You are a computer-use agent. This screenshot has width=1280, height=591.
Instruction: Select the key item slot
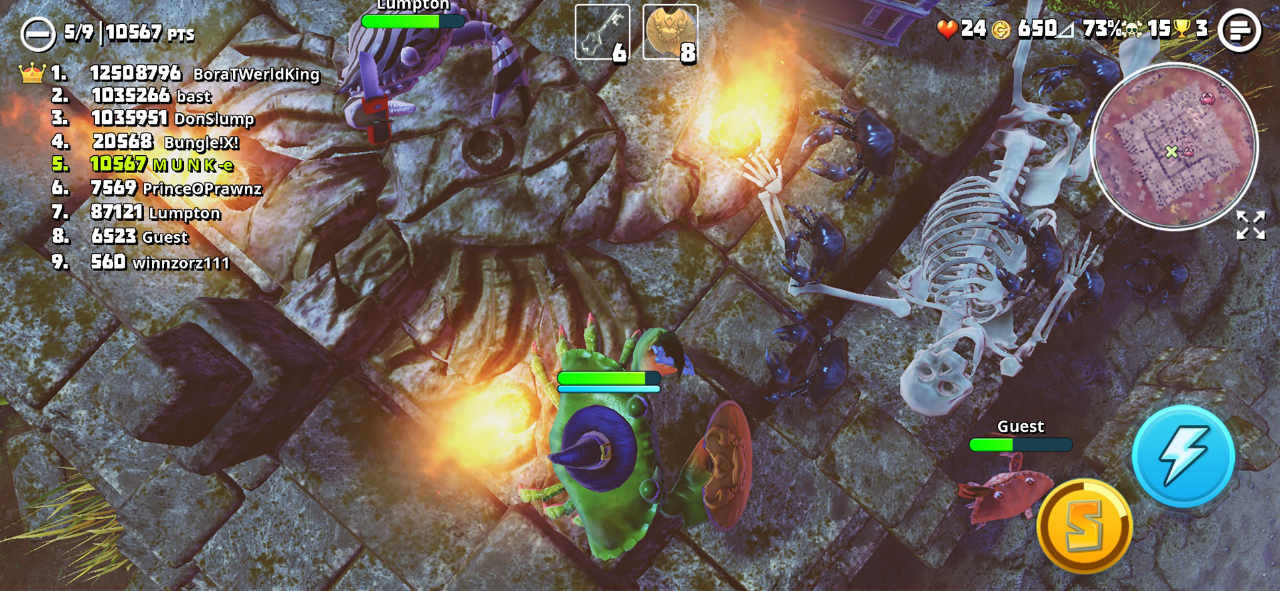pos(602,33)
